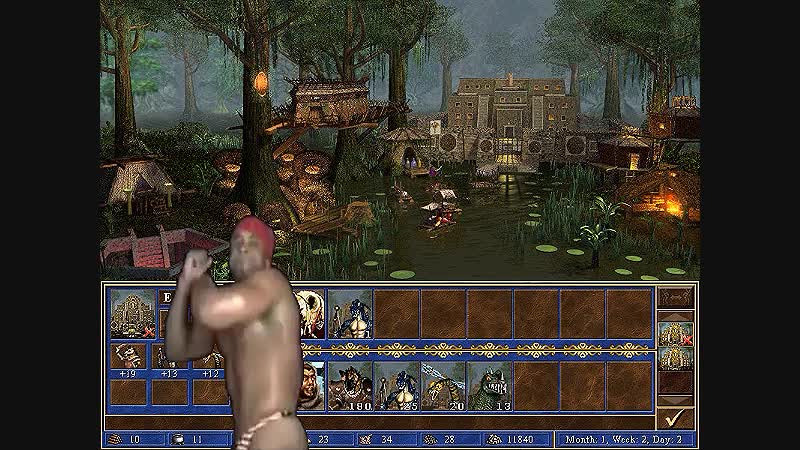The image size is (800, 450).
Task: Select the gnoll stack numbering 180
Action: coord(349,386)
